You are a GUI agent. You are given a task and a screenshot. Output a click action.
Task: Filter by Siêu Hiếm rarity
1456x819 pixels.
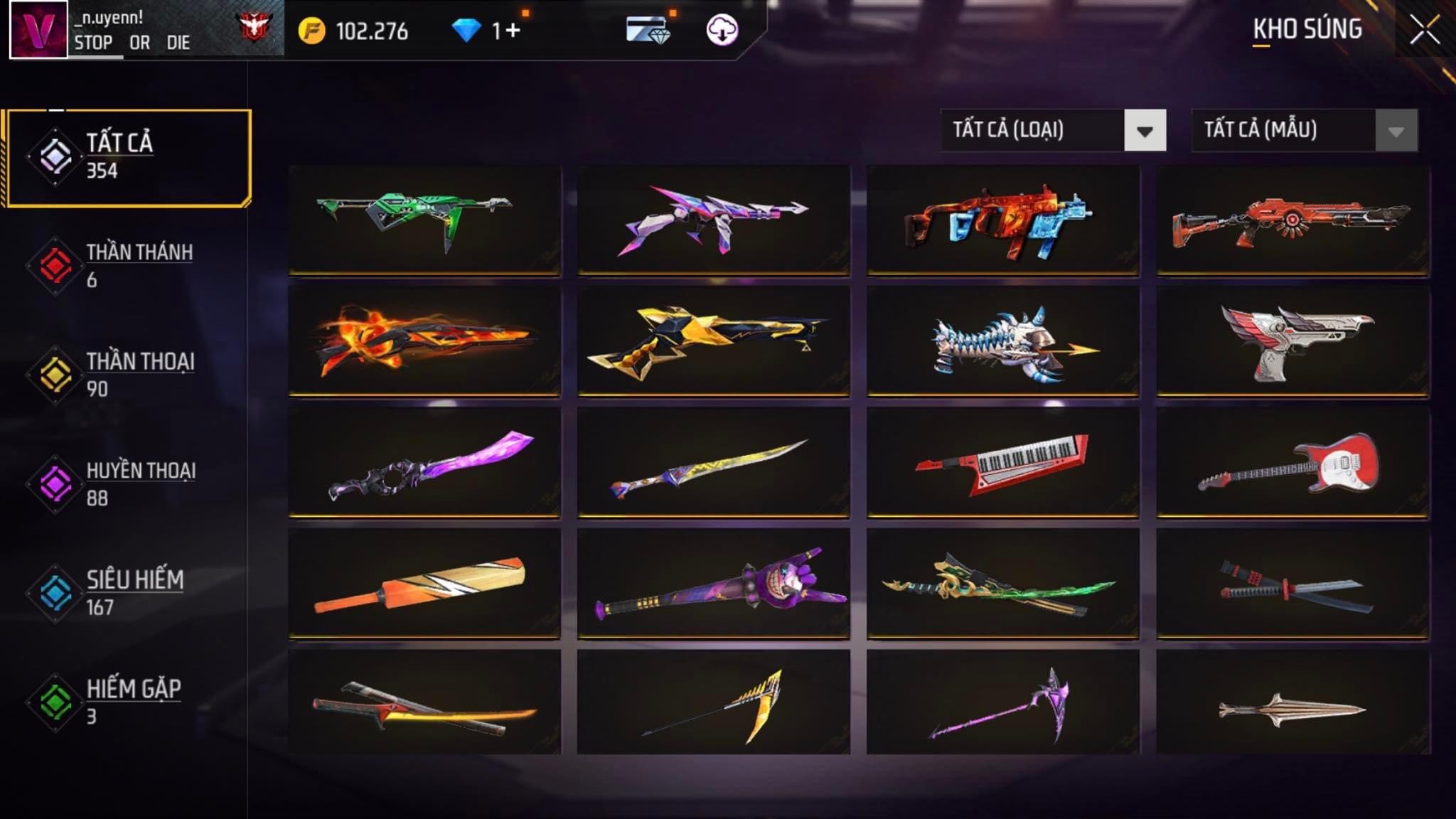(x=128, y=593)
